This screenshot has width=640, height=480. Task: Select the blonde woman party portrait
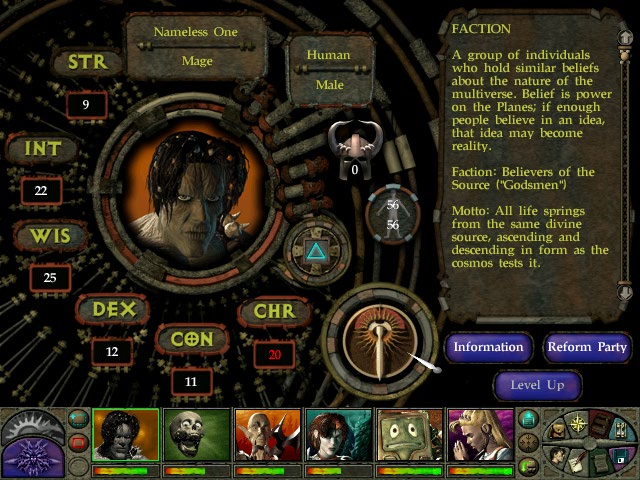pos(480,436)
